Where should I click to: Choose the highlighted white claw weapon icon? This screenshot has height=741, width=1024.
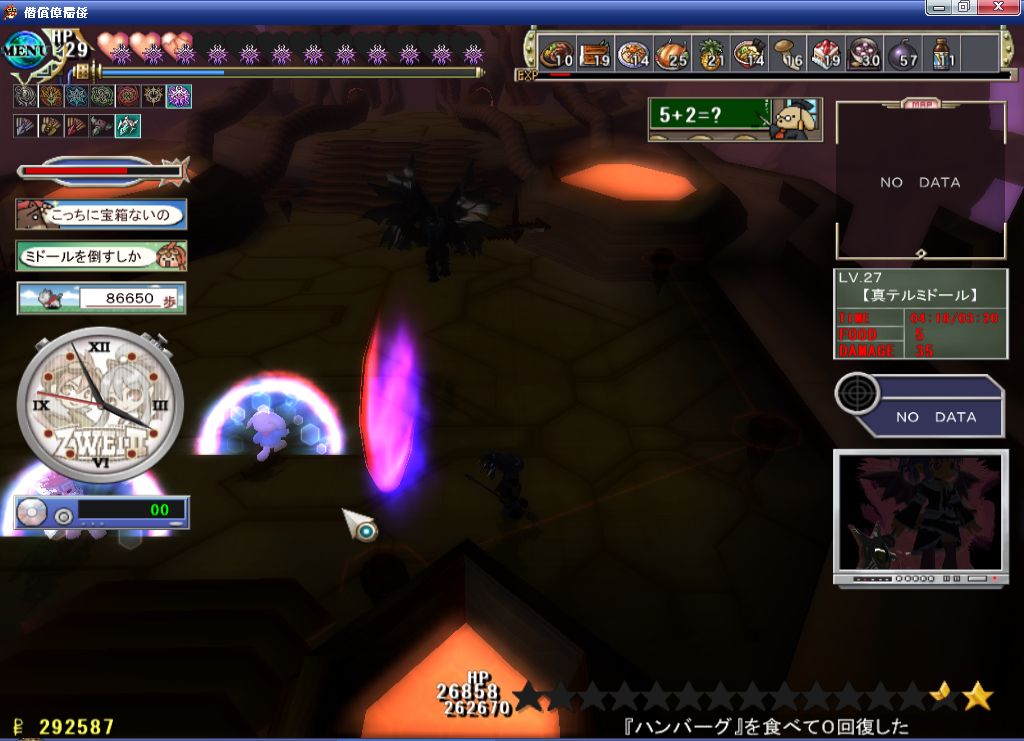pos(128,126)
